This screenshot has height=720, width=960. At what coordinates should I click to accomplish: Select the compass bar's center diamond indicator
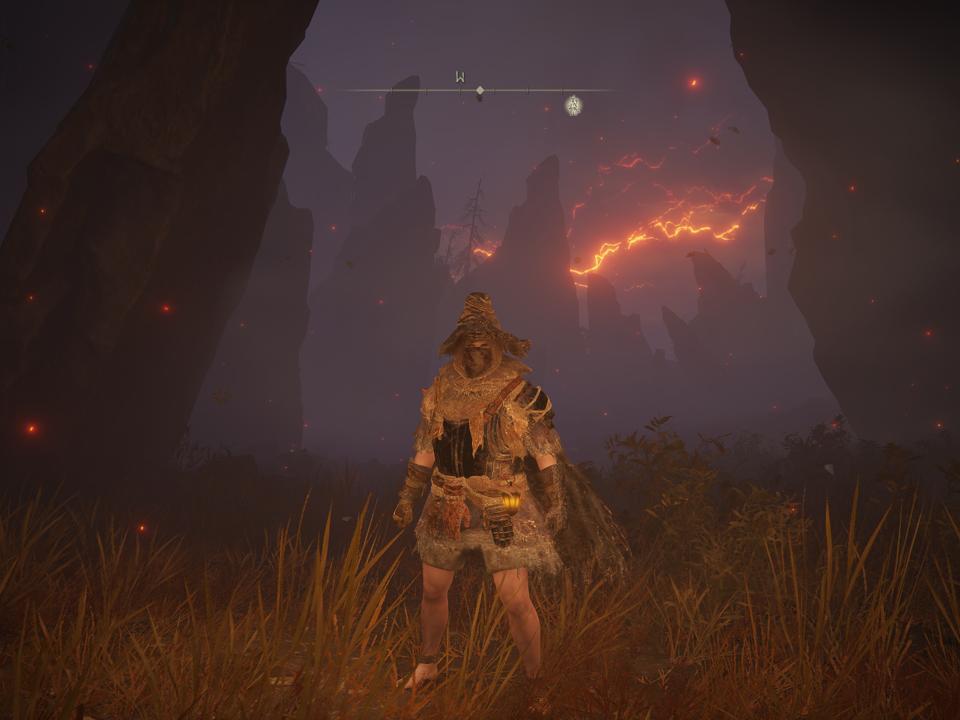click(x=480, y=91)
